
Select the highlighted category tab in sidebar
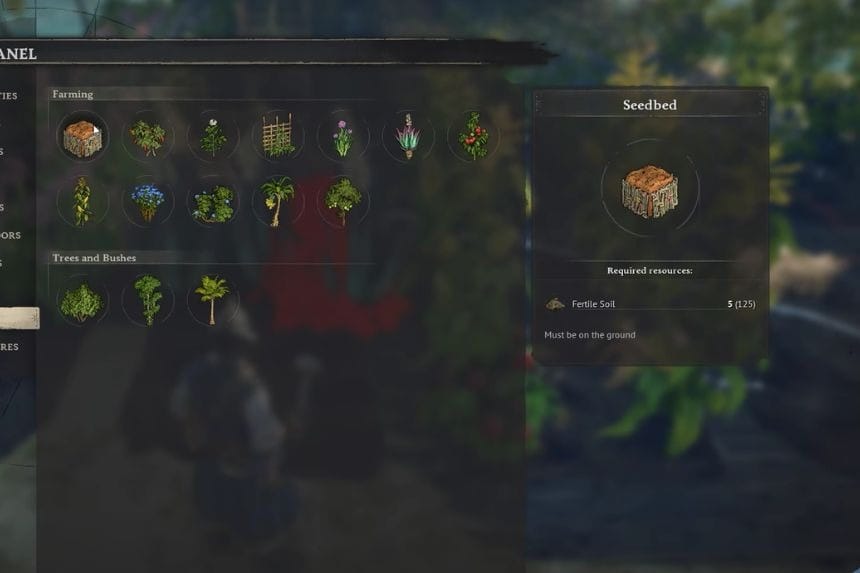pos(20,318)
